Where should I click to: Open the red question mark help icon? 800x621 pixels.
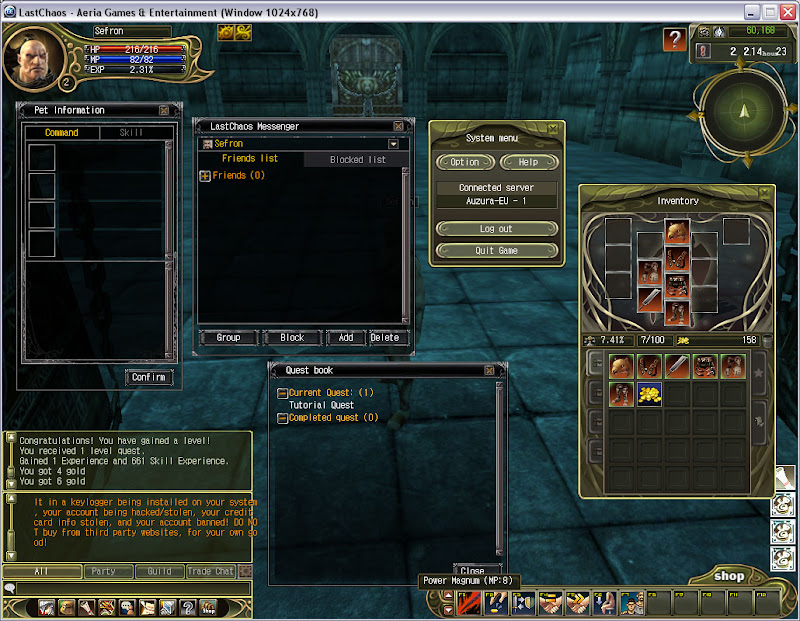pyautogui.click(x=675, y=40)
